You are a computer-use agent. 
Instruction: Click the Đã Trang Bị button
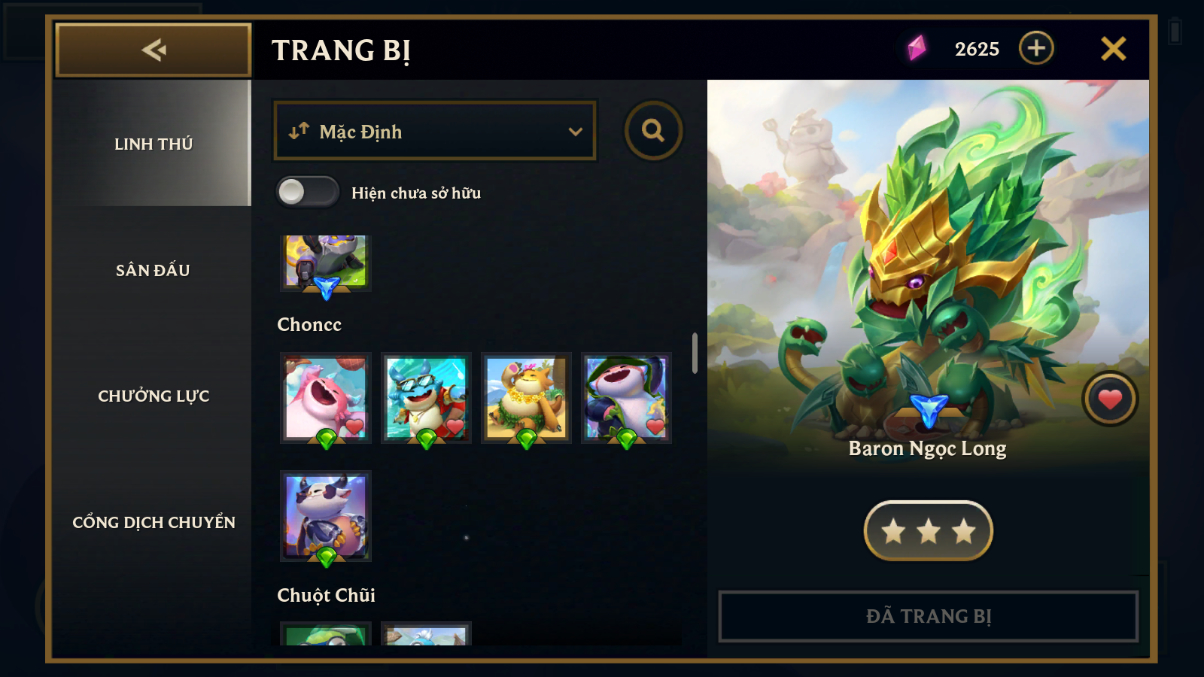click(x=928, y=616)
